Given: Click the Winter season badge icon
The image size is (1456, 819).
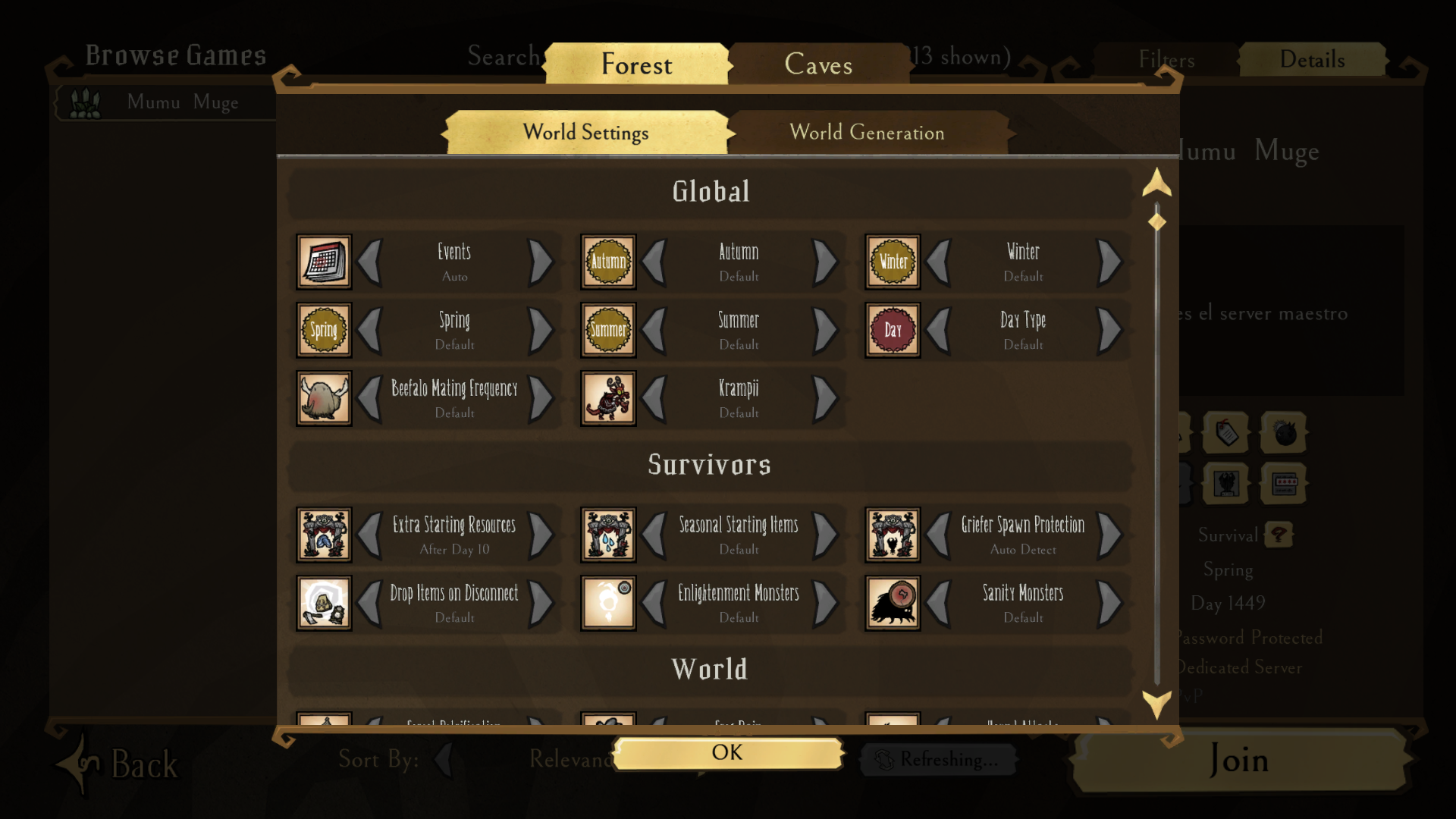Looking at the screenshot, I should [x=892, y=262].
